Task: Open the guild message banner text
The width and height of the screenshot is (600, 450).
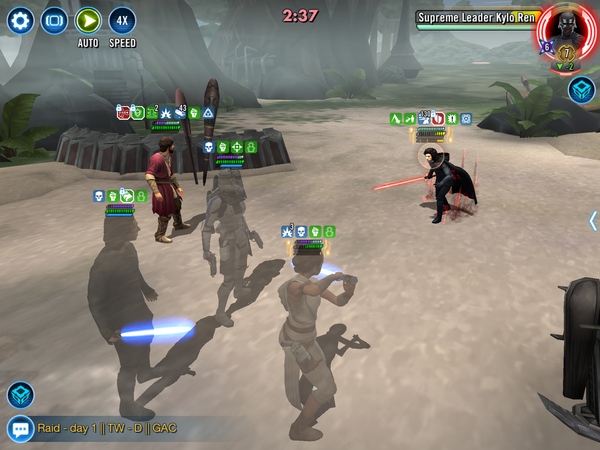Action: (x=107, y=429)
